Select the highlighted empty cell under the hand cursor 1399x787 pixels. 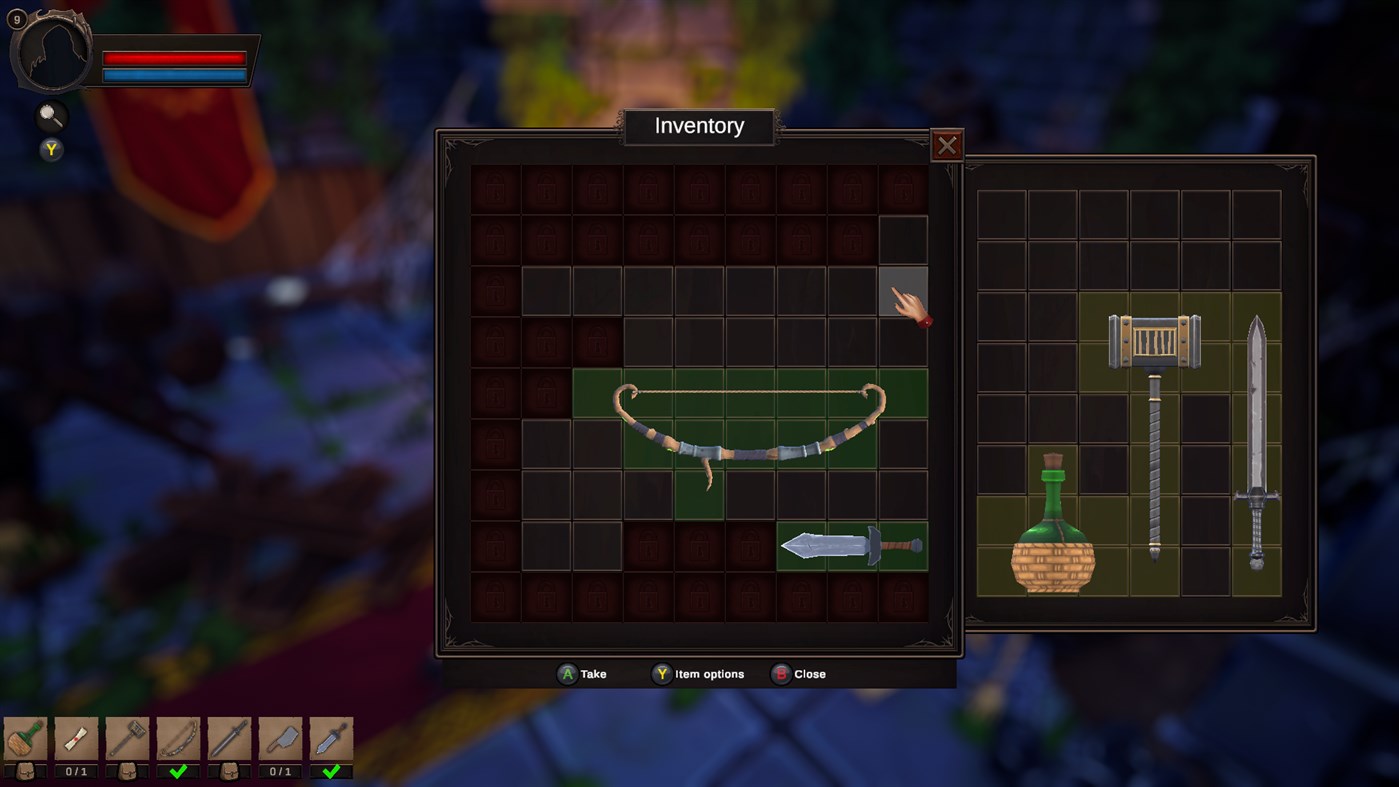pos(904,291)
